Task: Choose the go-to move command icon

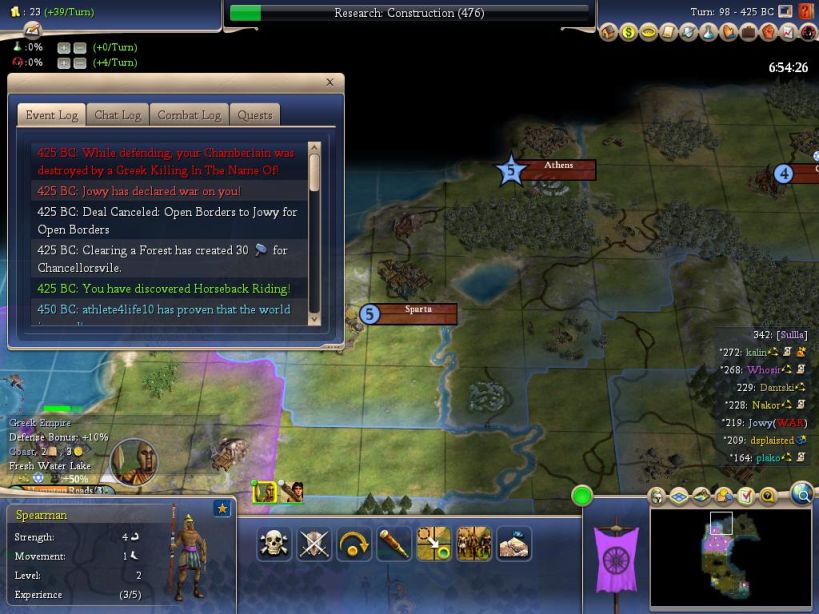Action: click(433, 543)
